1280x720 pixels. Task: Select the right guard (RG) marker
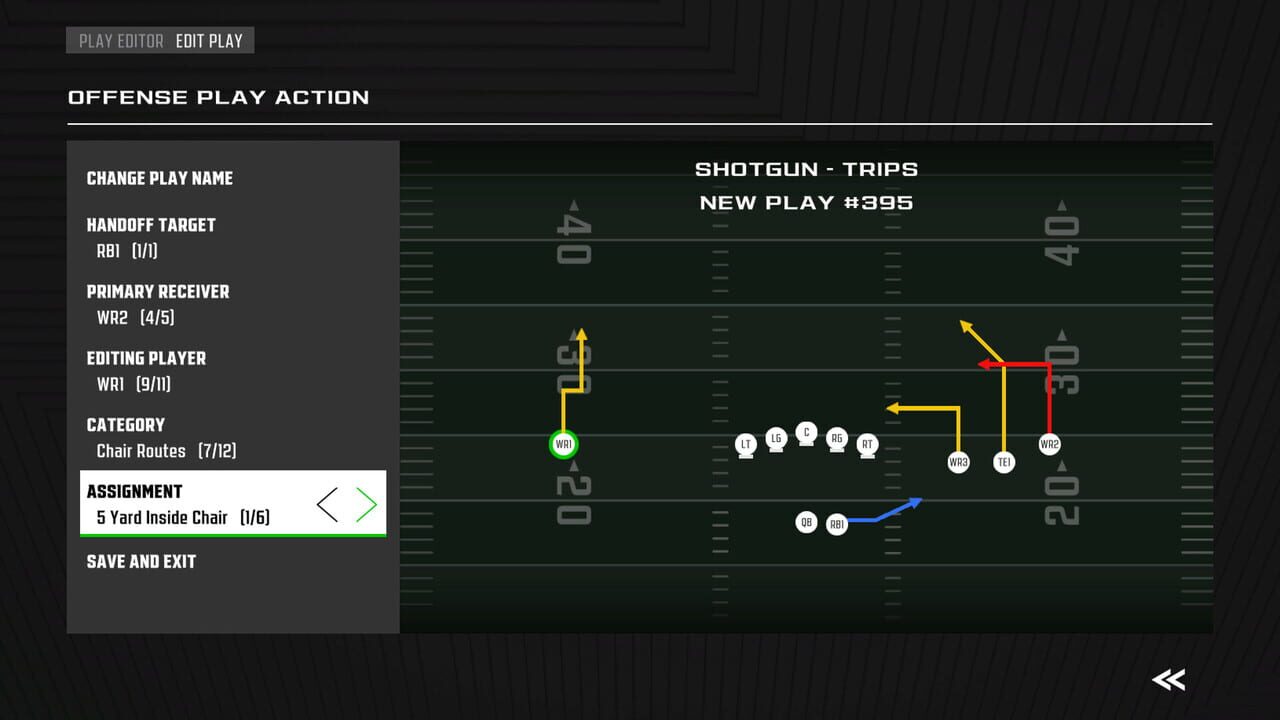[x=836, y=438]
